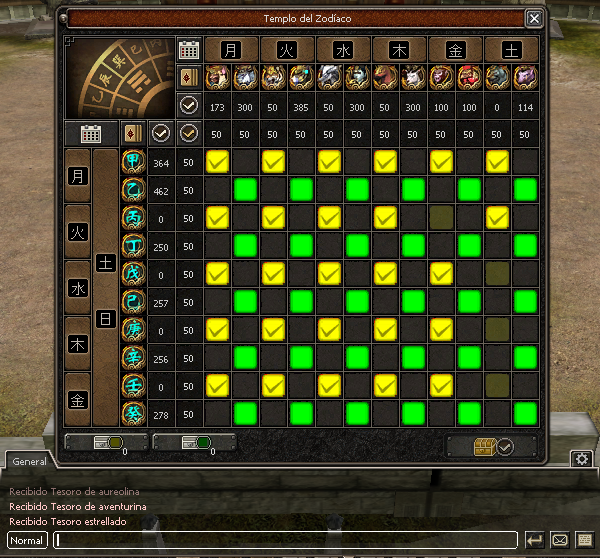This screenshot has height=558, width=600.
Task: Close the Templo del Zodiaco window
Action: 534,18
